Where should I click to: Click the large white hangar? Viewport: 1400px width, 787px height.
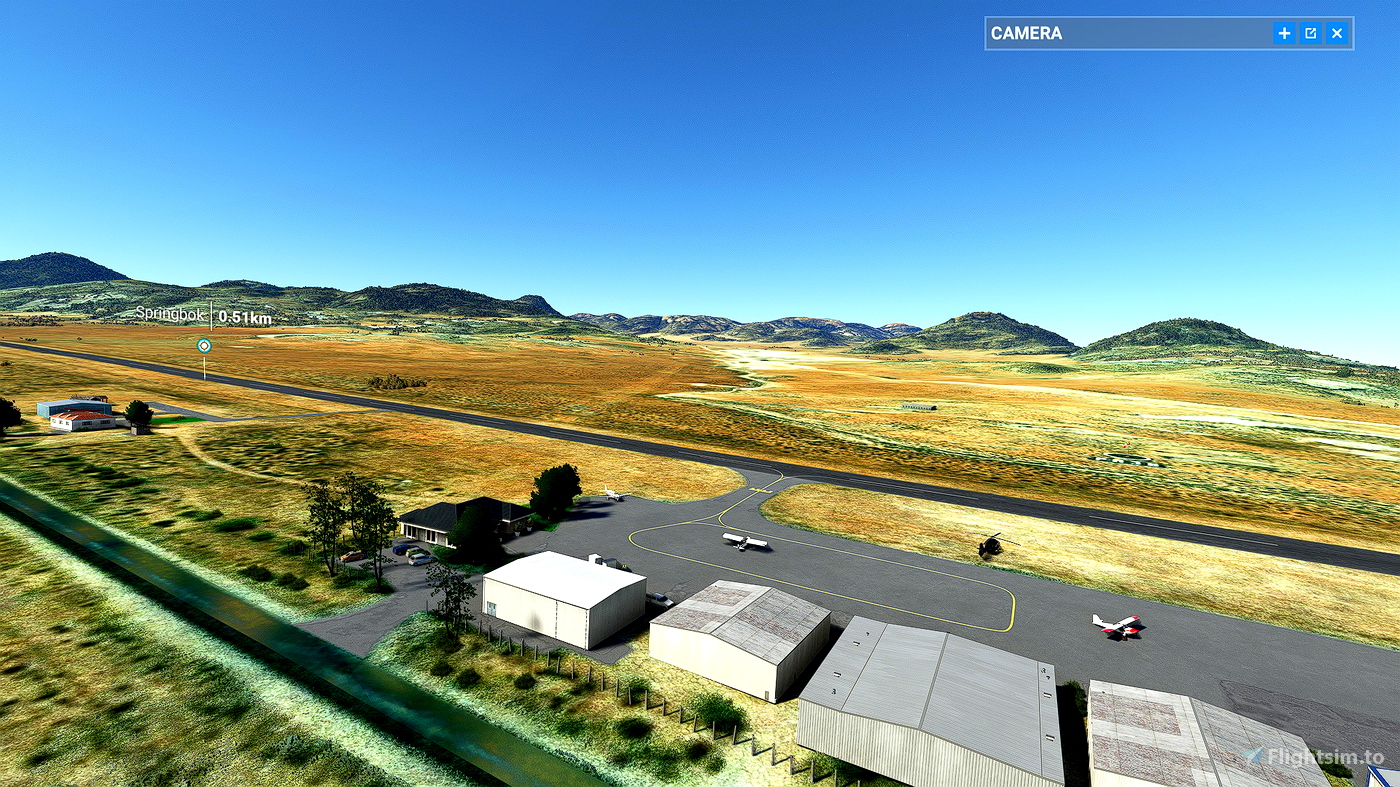click(x=565, y=600)
